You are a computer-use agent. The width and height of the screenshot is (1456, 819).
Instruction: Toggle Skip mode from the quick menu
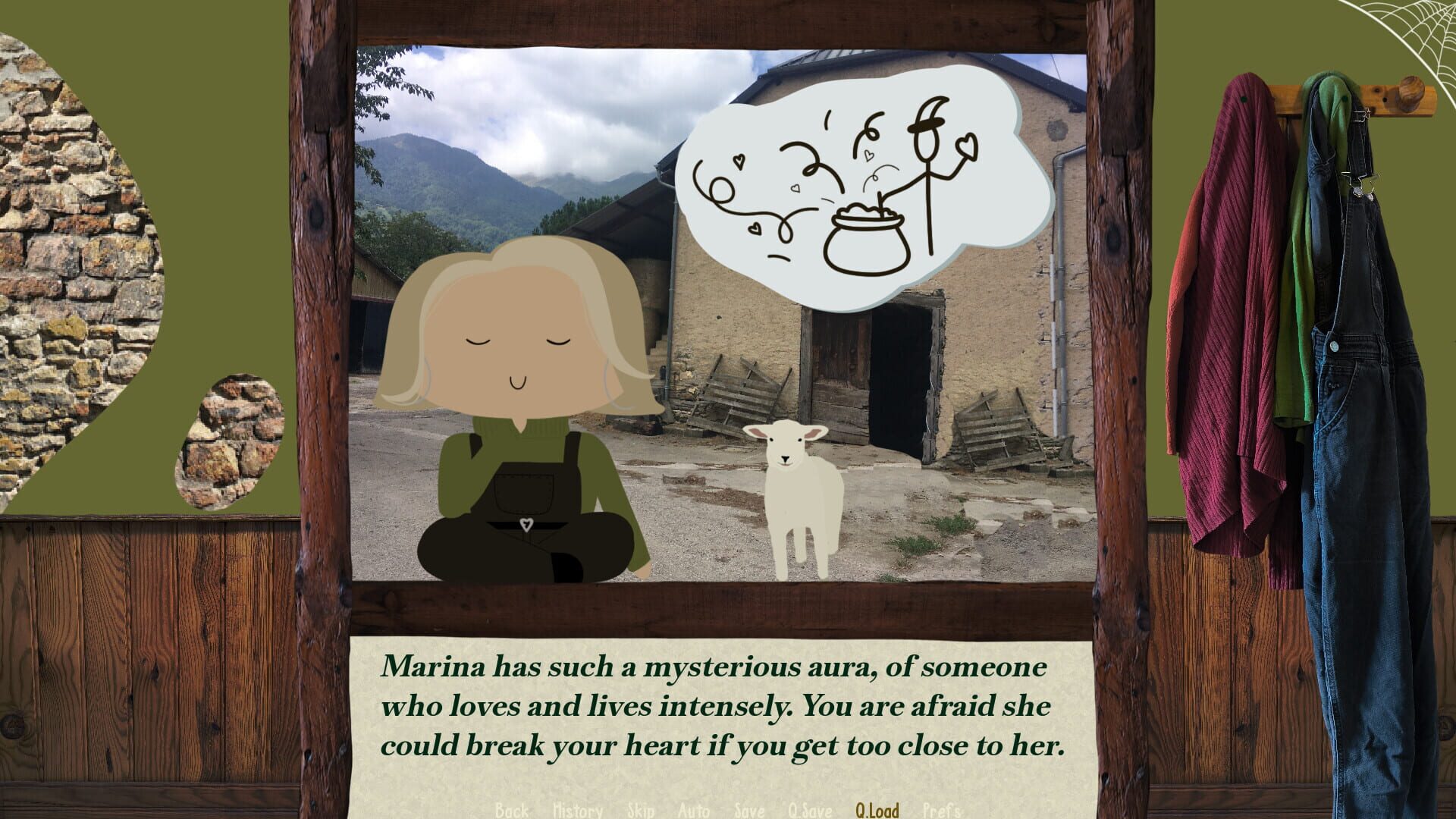point(639,811)
